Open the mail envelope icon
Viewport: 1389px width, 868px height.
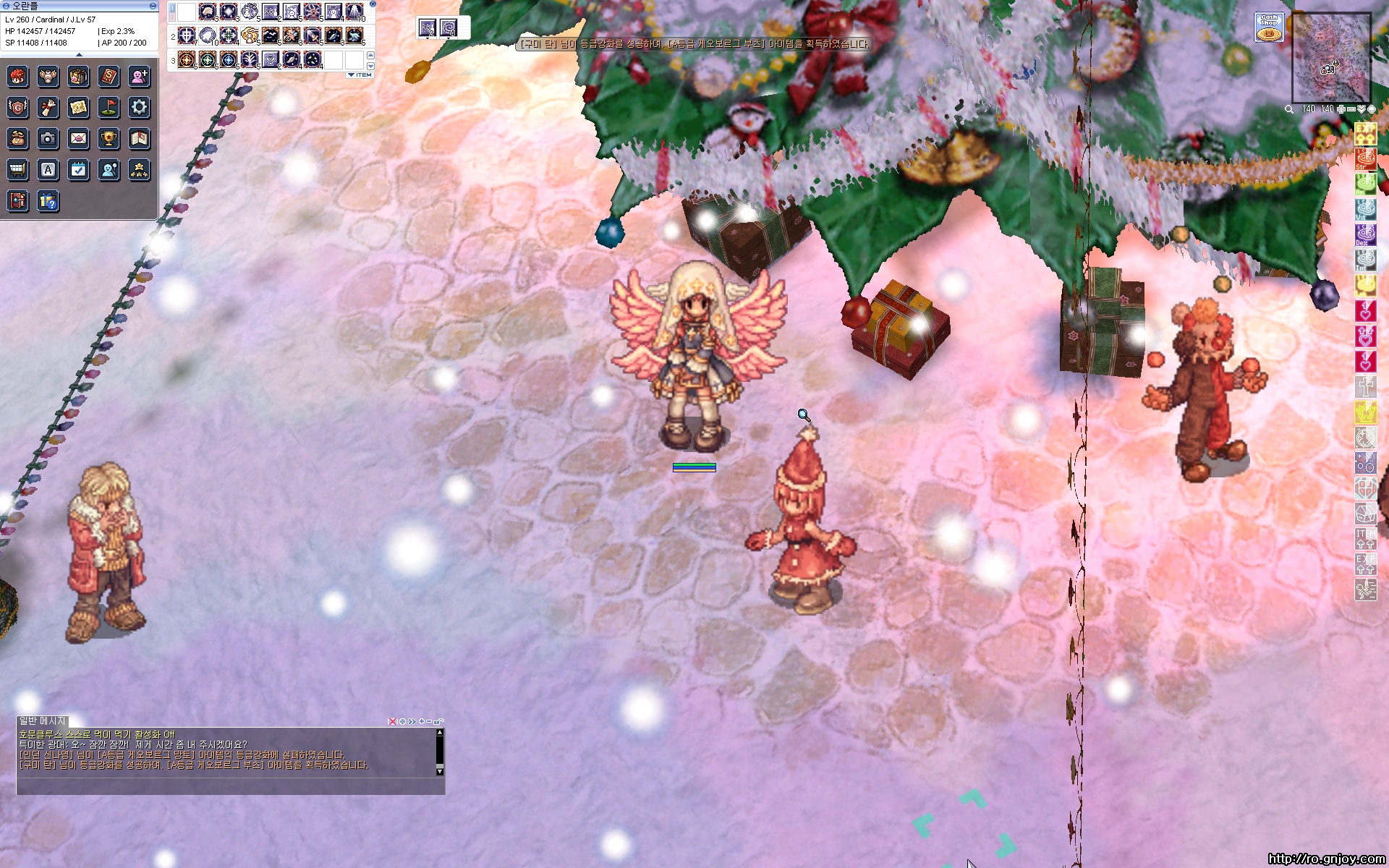pos(78,138)
